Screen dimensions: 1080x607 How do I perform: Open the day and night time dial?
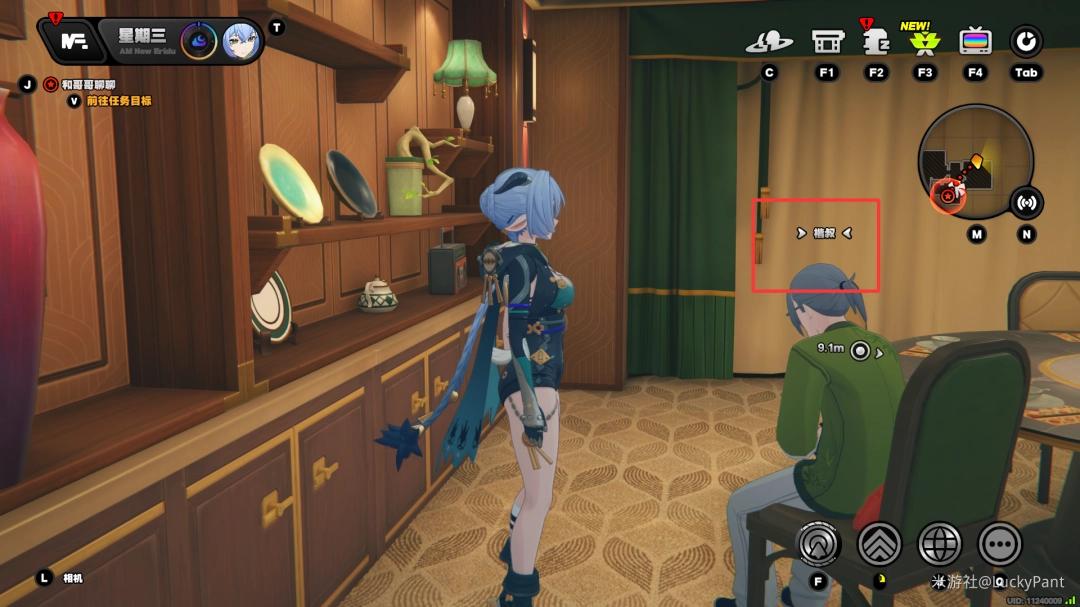(x=198, y=42)
